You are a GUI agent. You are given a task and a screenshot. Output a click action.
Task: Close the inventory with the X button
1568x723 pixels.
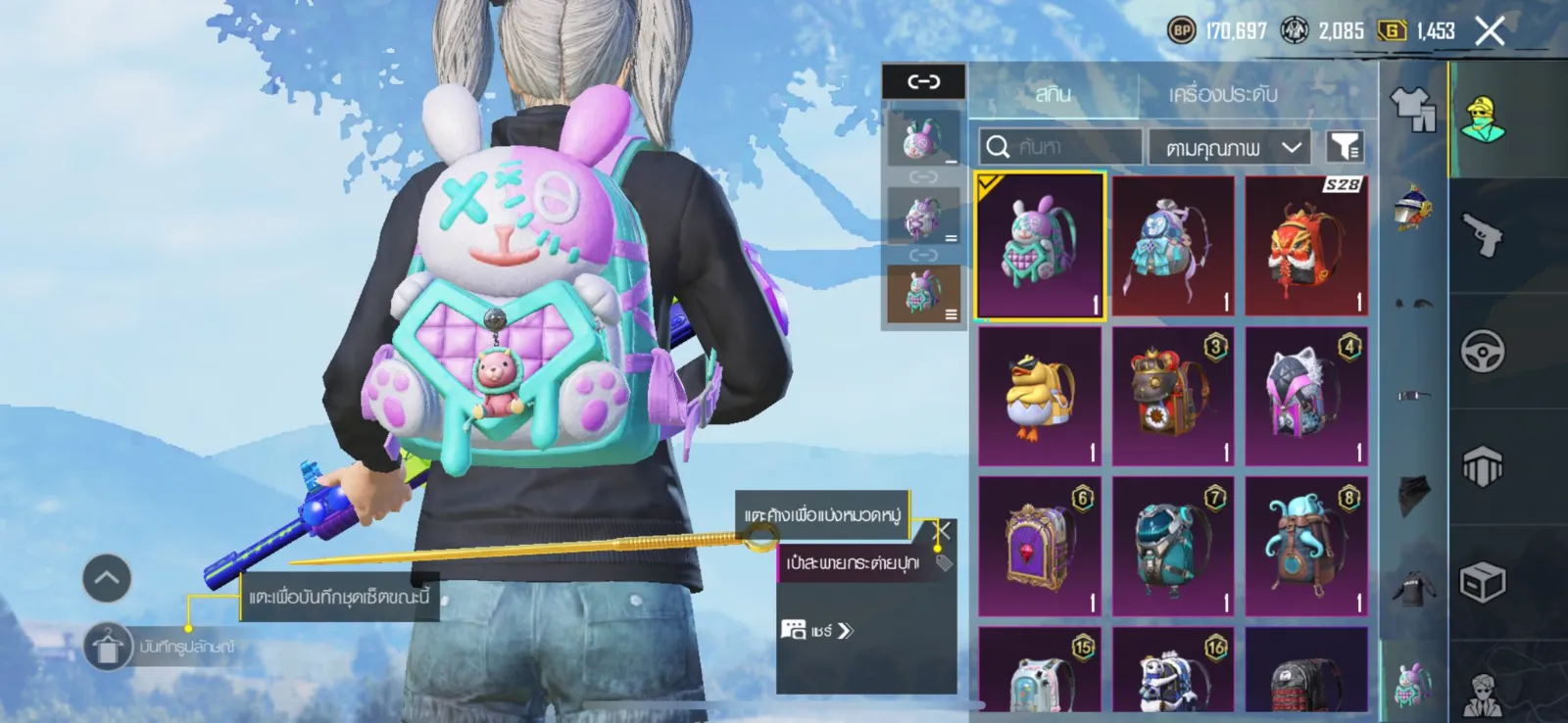pyautogui.click(x=1490, y=31)
